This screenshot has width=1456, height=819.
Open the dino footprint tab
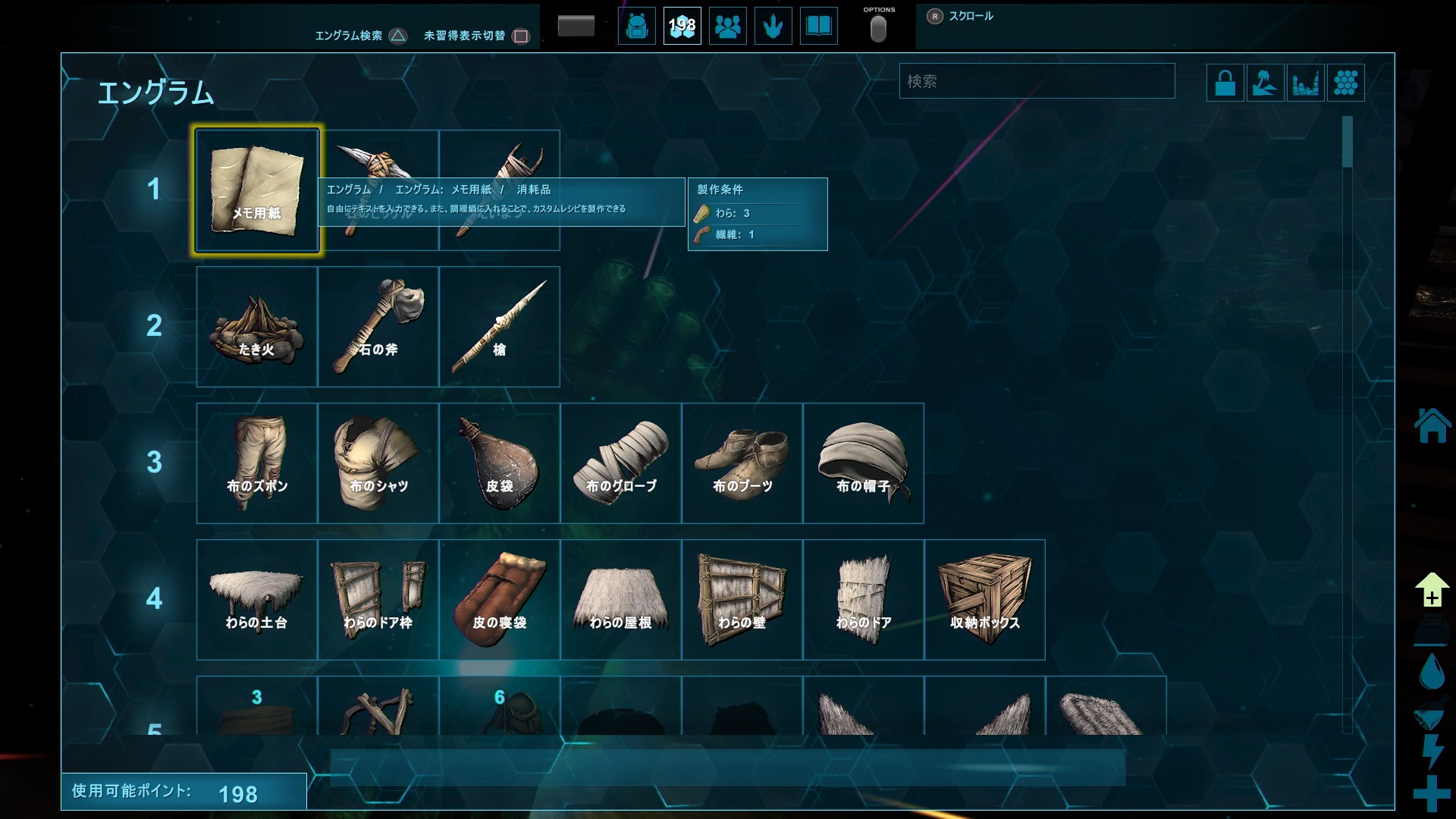[x=773, y=26]
